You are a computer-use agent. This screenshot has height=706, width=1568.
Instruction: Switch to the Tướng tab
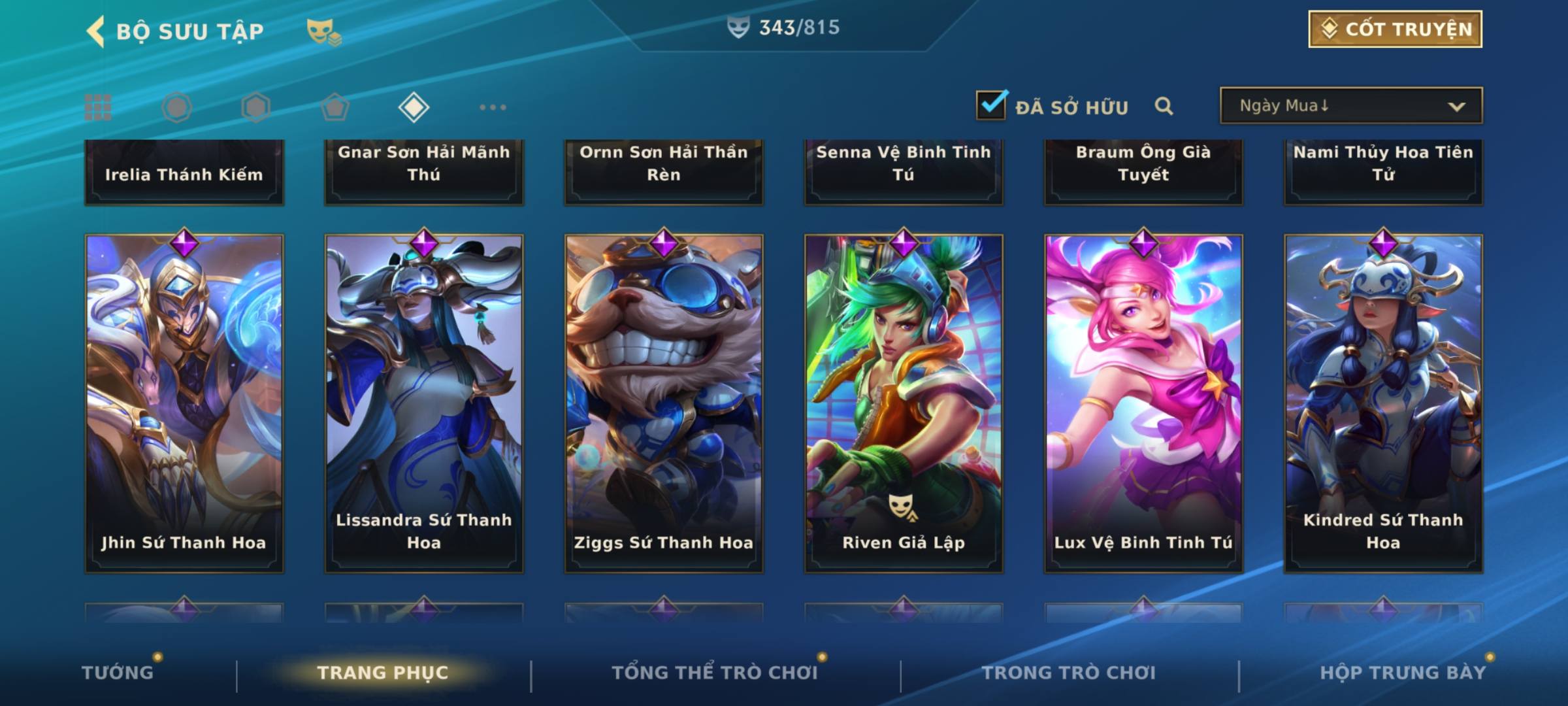click(118, 673)
